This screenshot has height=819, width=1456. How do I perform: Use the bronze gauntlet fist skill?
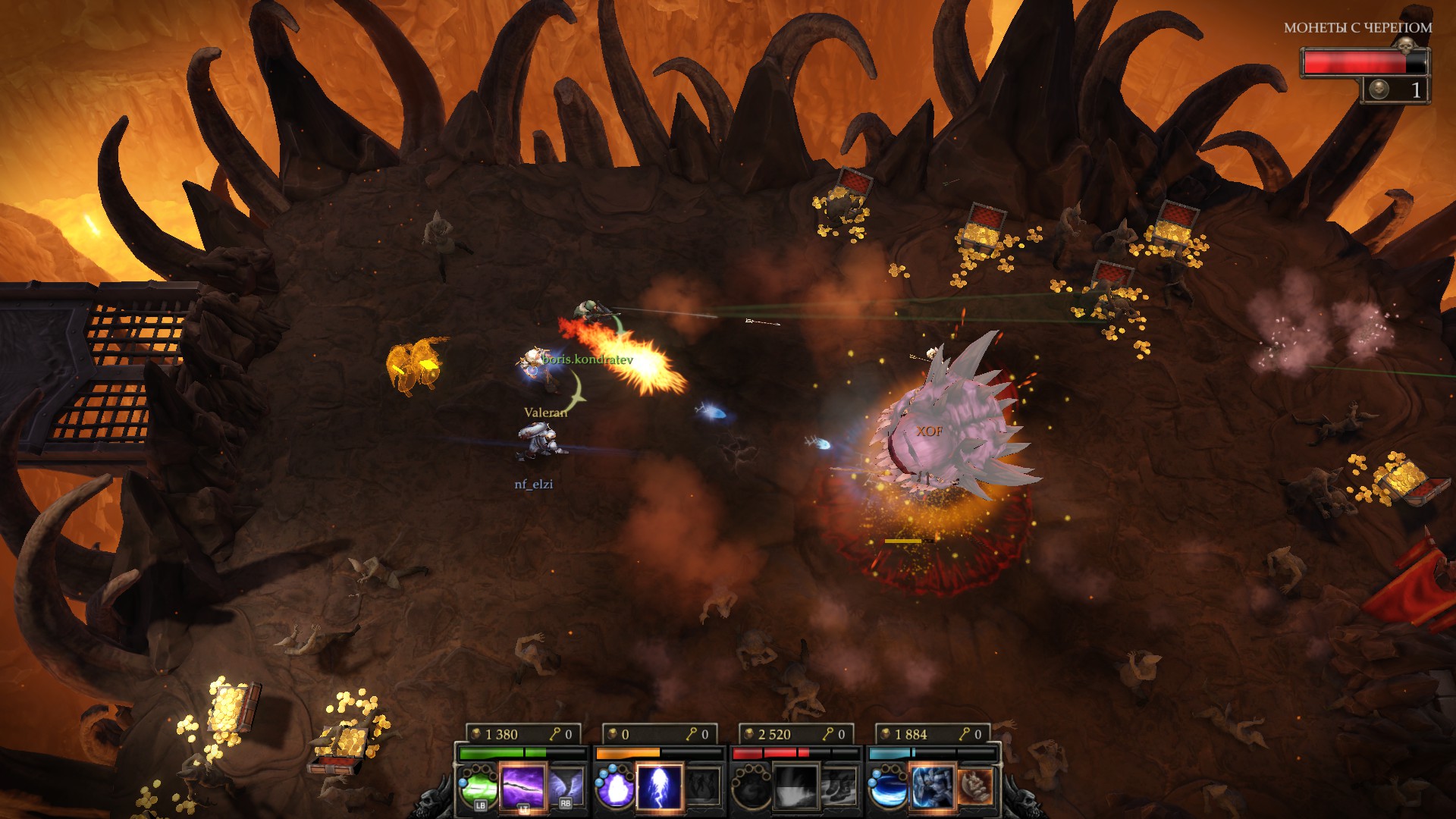coord(975,786)
